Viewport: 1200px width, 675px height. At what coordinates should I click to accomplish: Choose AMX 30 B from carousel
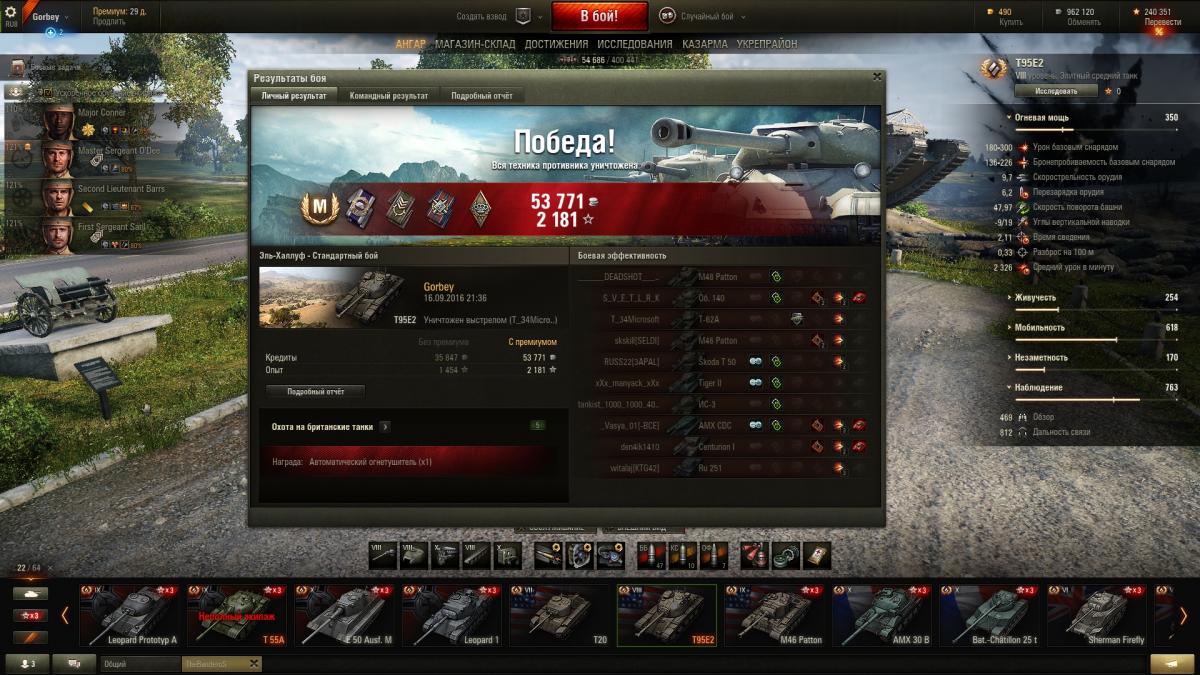pyautogui.click(x=881, y=616)
